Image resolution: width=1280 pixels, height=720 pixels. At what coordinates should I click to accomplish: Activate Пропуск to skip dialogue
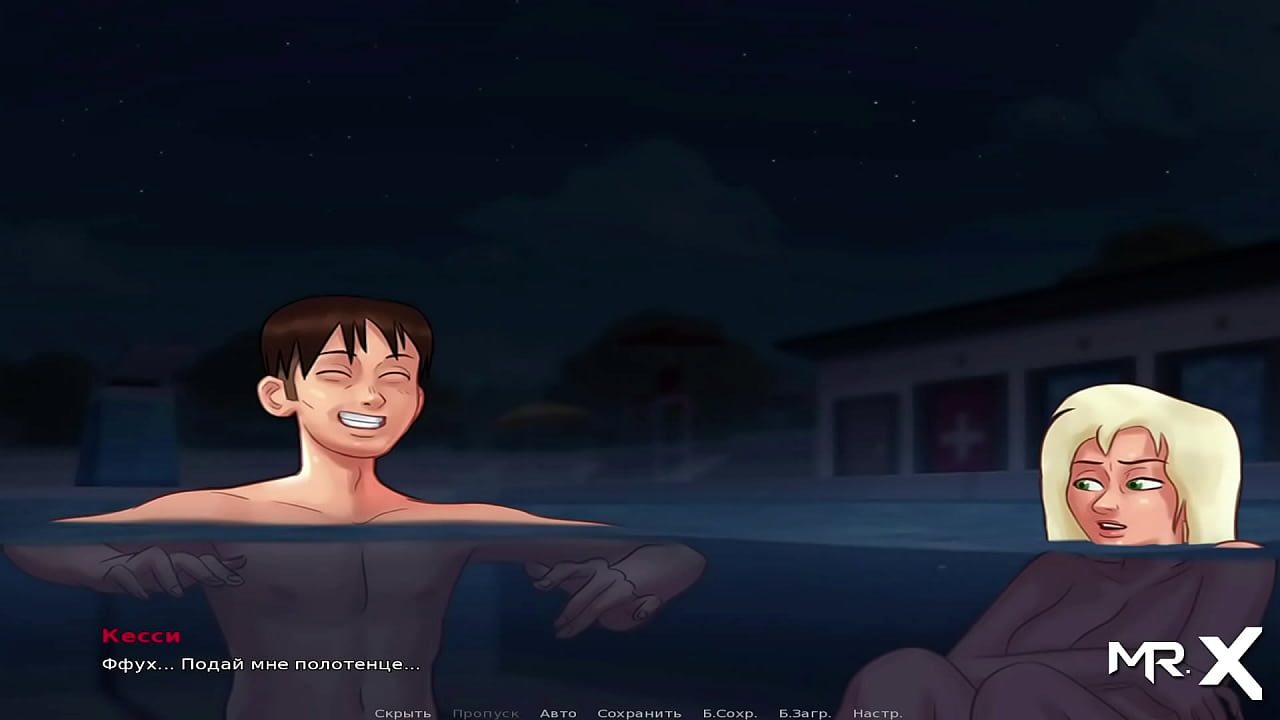click(486, 712)
